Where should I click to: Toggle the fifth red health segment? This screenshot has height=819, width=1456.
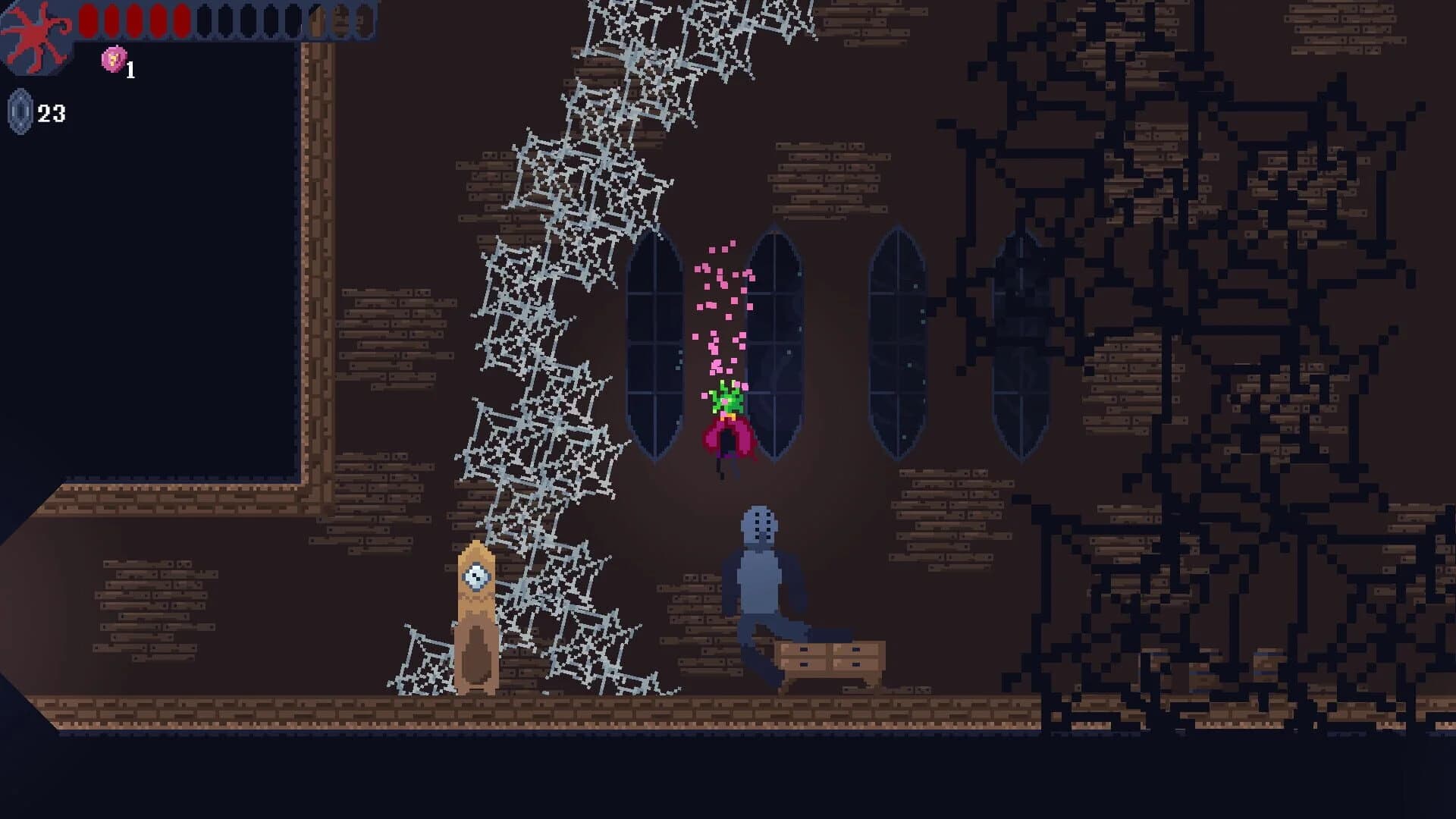click(181, 20)
